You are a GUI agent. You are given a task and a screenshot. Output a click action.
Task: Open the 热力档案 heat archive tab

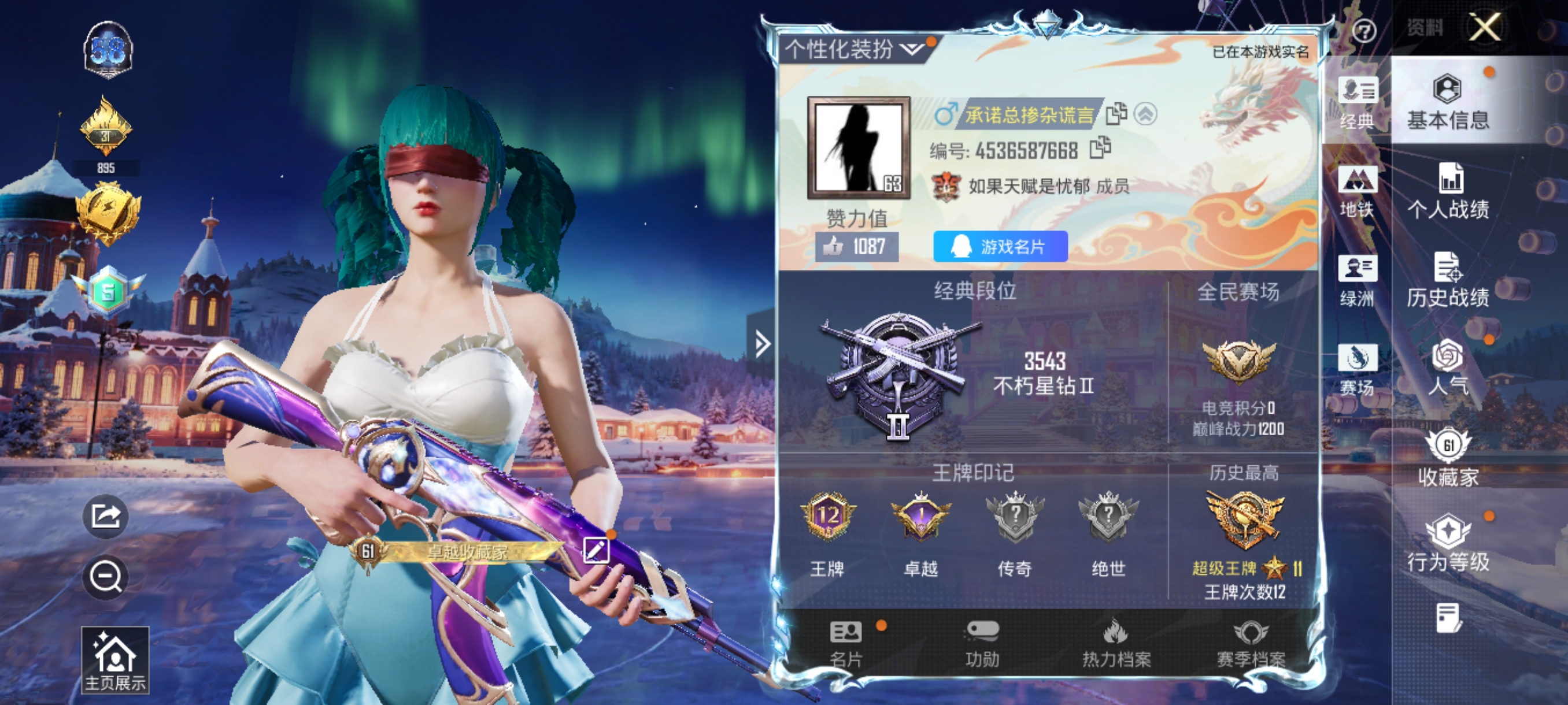pos(1116,644)
